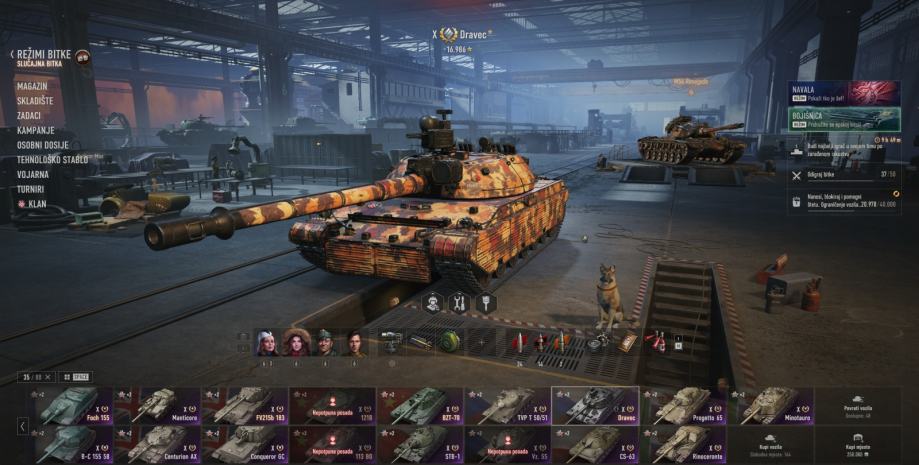919x465 pixels.
Task: Open the paintbrush exterior customization icon
Action: (x=485, y=302)
